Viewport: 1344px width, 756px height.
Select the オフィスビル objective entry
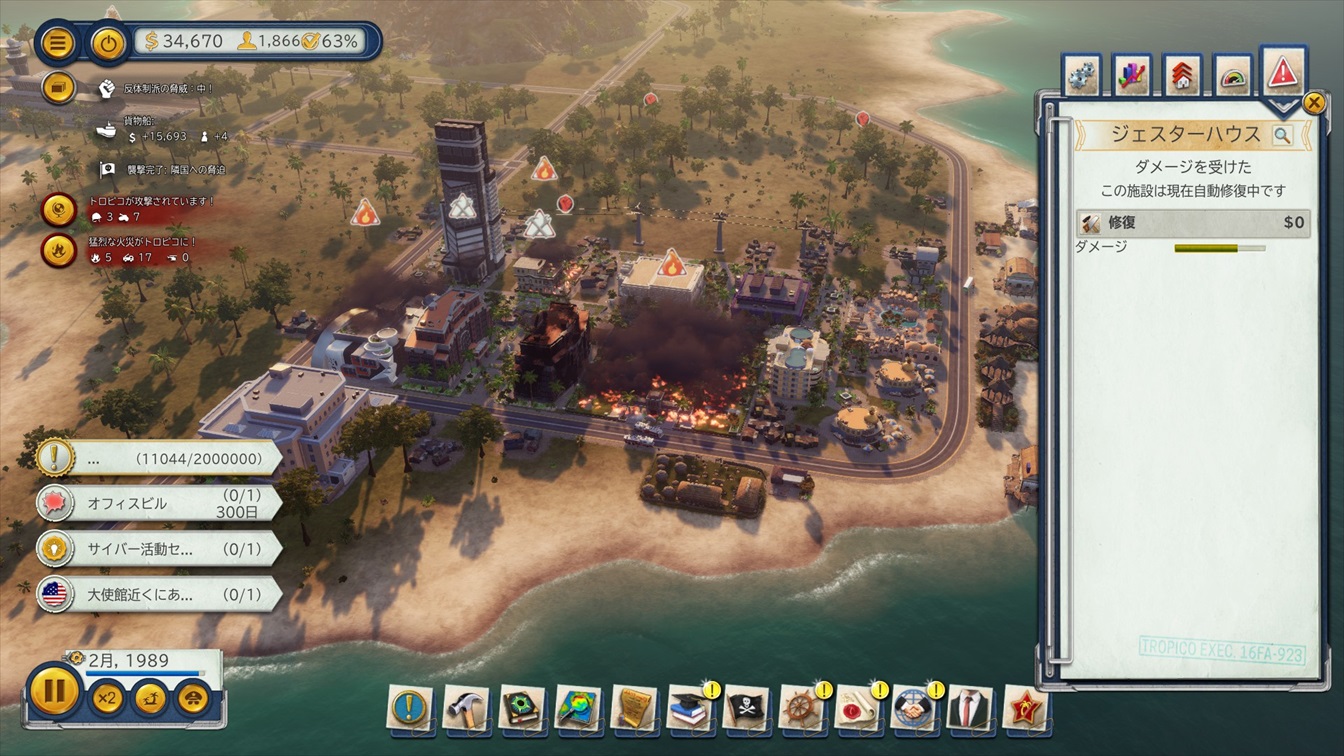pyautogui.click(x=160, y=503)
